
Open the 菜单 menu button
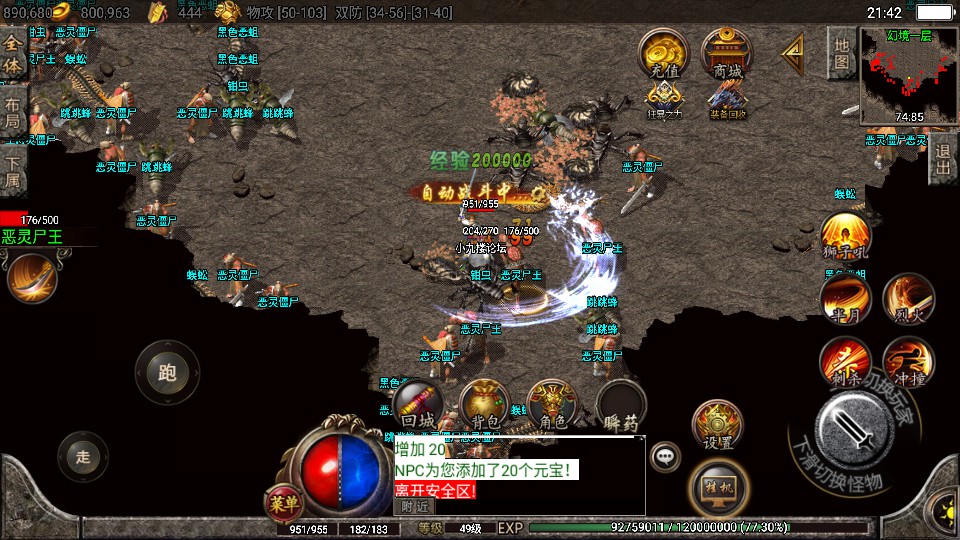[x=284, y=500]
